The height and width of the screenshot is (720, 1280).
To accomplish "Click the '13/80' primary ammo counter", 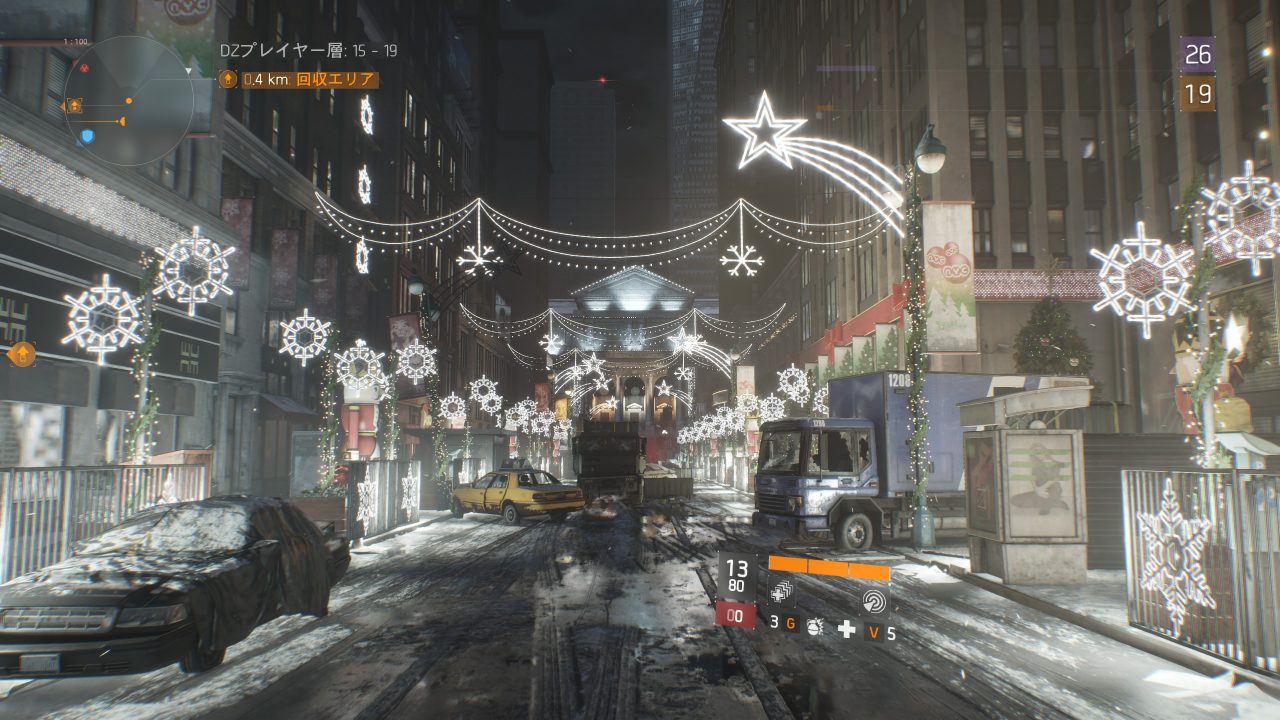I will click(737, 573).
